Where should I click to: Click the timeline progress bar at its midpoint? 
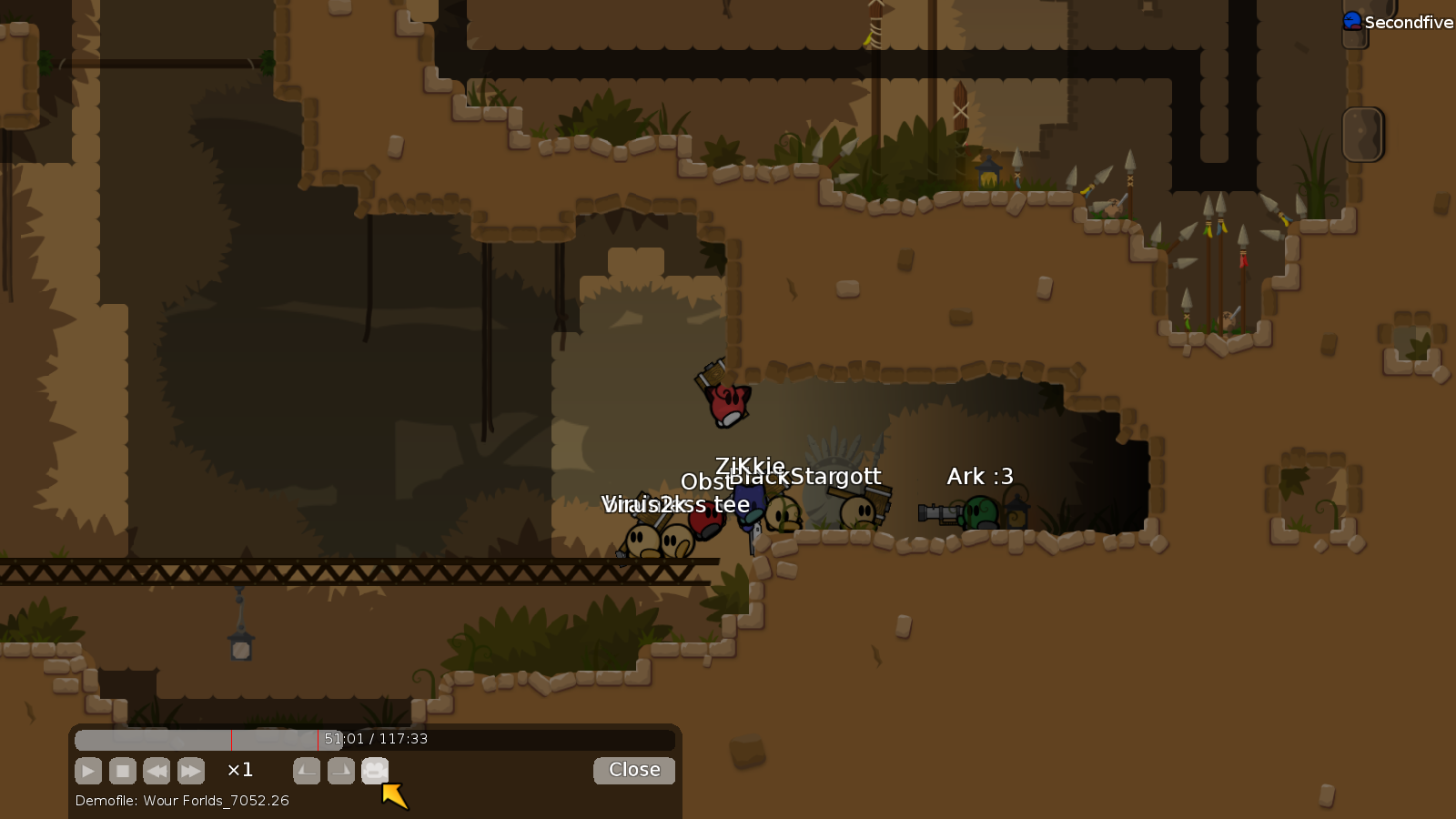[376, 740]
